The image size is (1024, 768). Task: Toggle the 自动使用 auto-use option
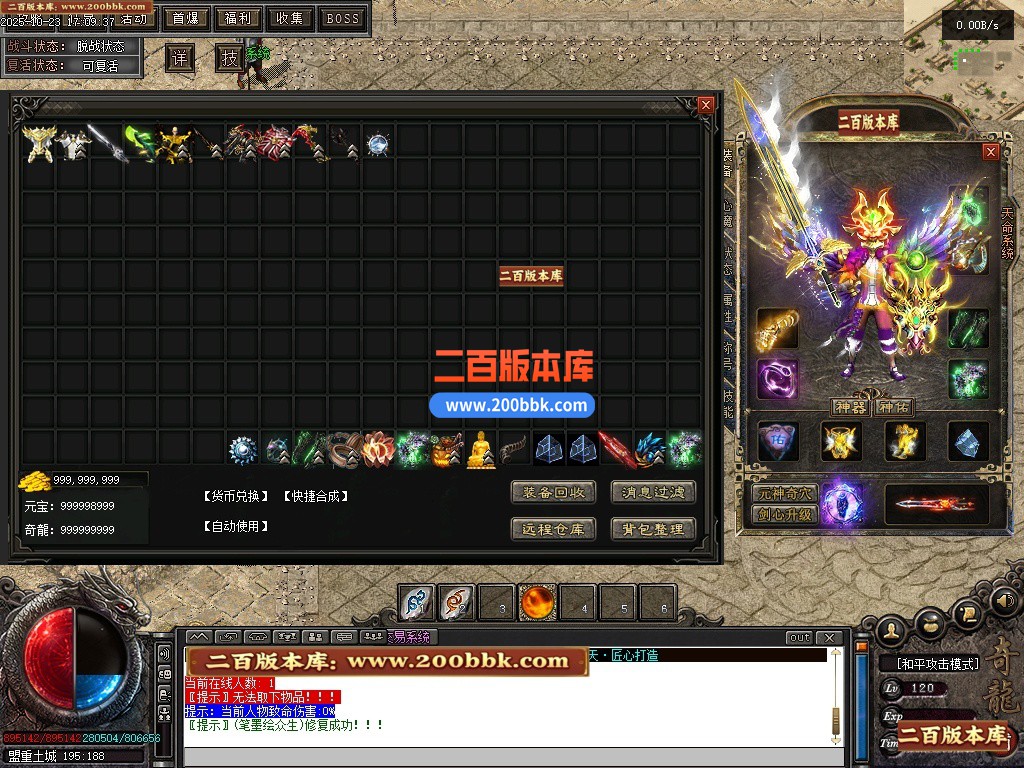(x=236, y=525)
